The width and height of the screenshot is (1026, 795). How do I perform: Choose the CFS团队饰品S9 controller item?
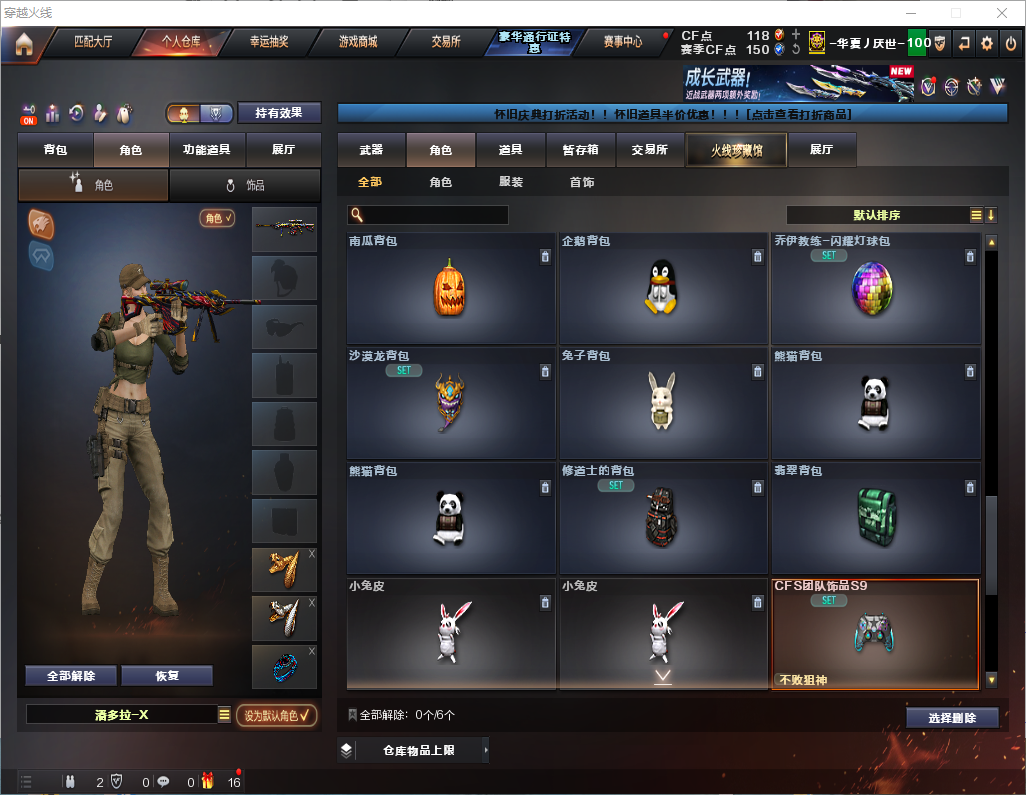pyautogui.click(x=875, y=634)
